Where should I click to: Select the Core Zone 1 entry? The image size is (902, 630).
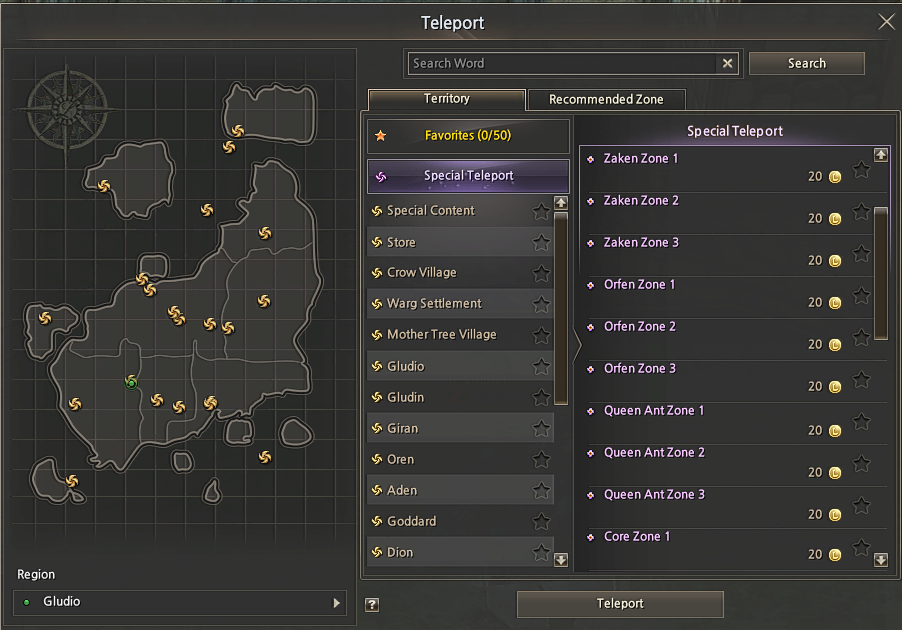pos(637,536)
